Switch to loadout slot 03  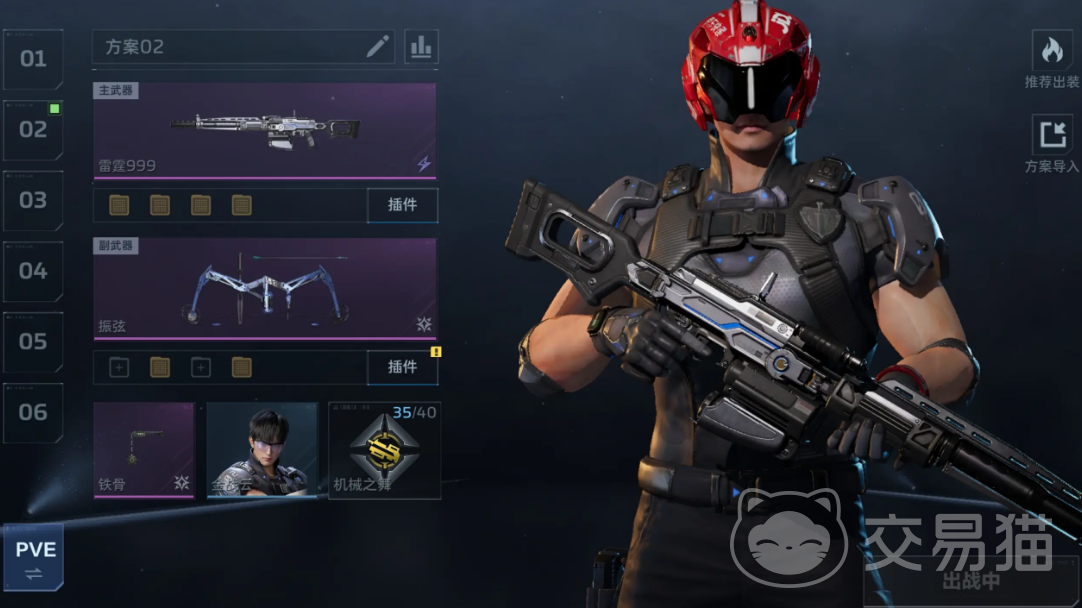33,200
